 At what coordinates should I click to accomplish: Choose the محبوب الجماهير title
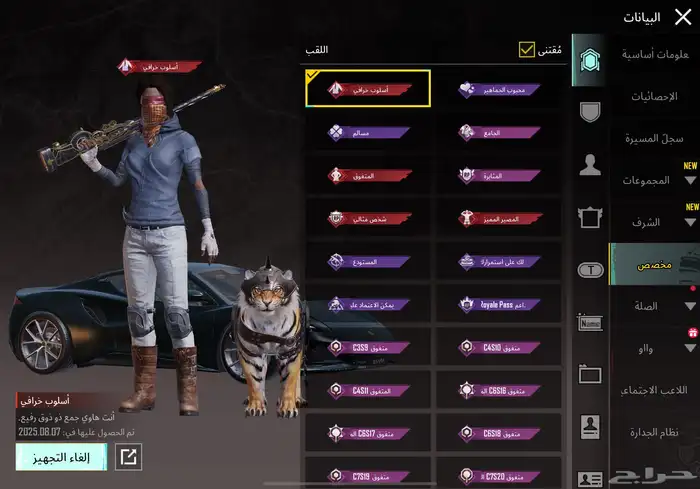[x=498, y=88]
